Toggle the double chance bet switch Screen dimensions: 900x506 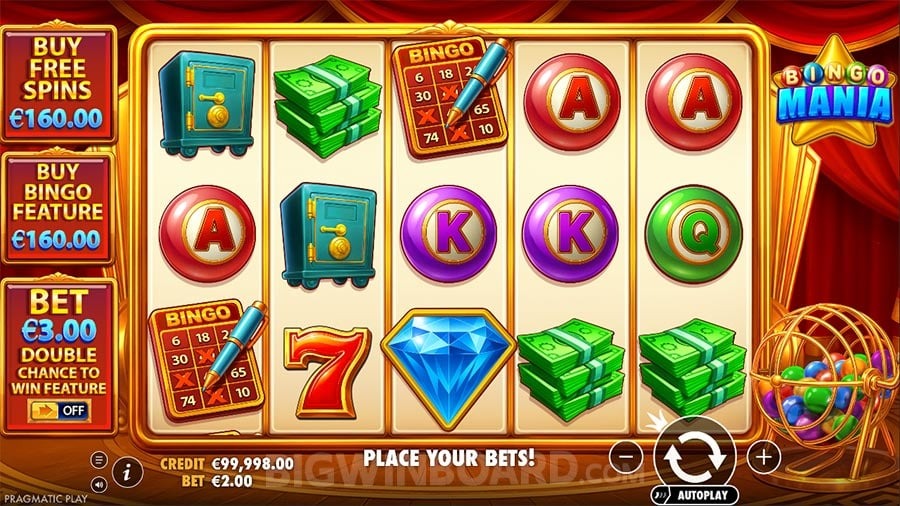tap(58, 410)
